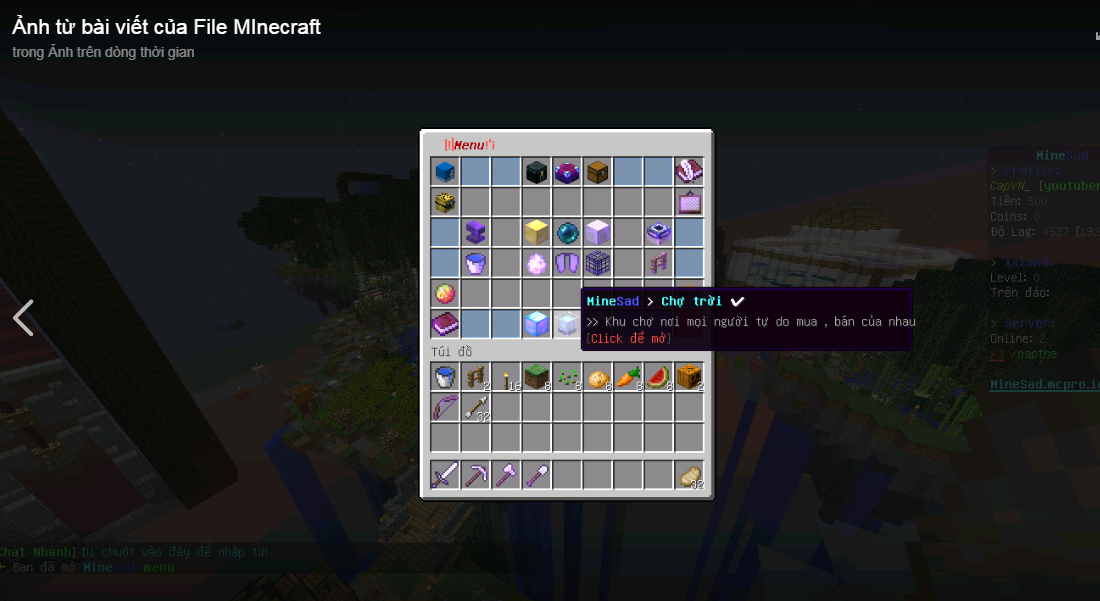Select the dirt grass block stack
This screenshot has width=1100, height=601.
(x=537, y=377)
